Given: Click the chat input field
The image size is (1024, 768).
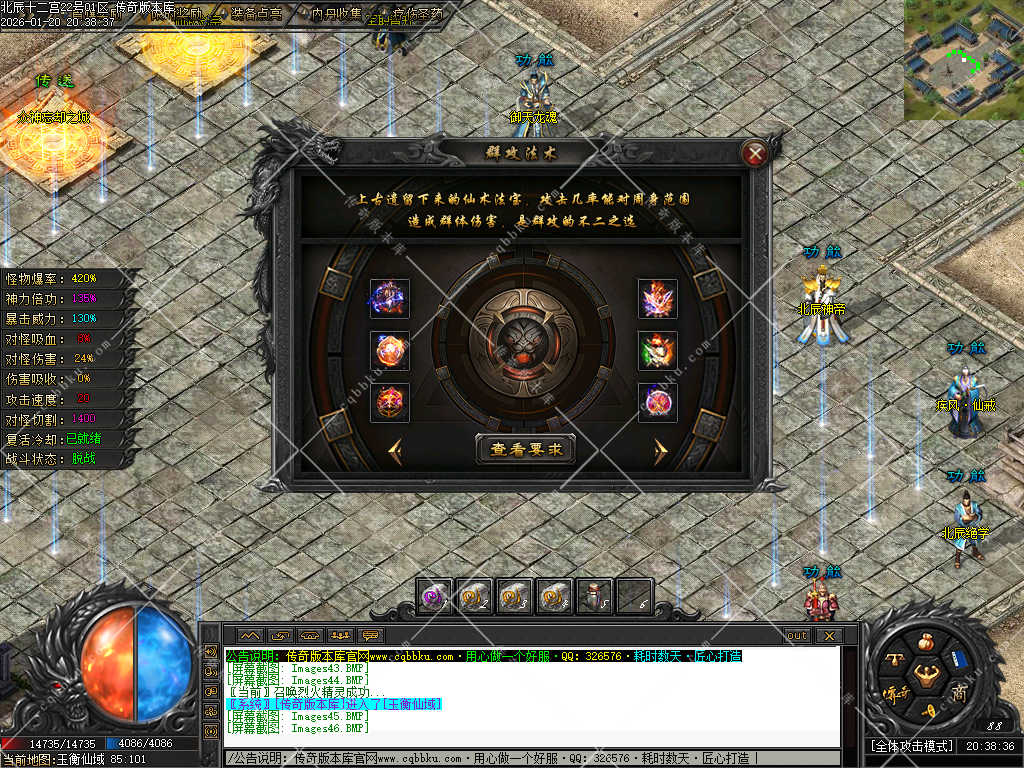Looking at the screenshot, I should pyautogui.click(x=530, y=759).
